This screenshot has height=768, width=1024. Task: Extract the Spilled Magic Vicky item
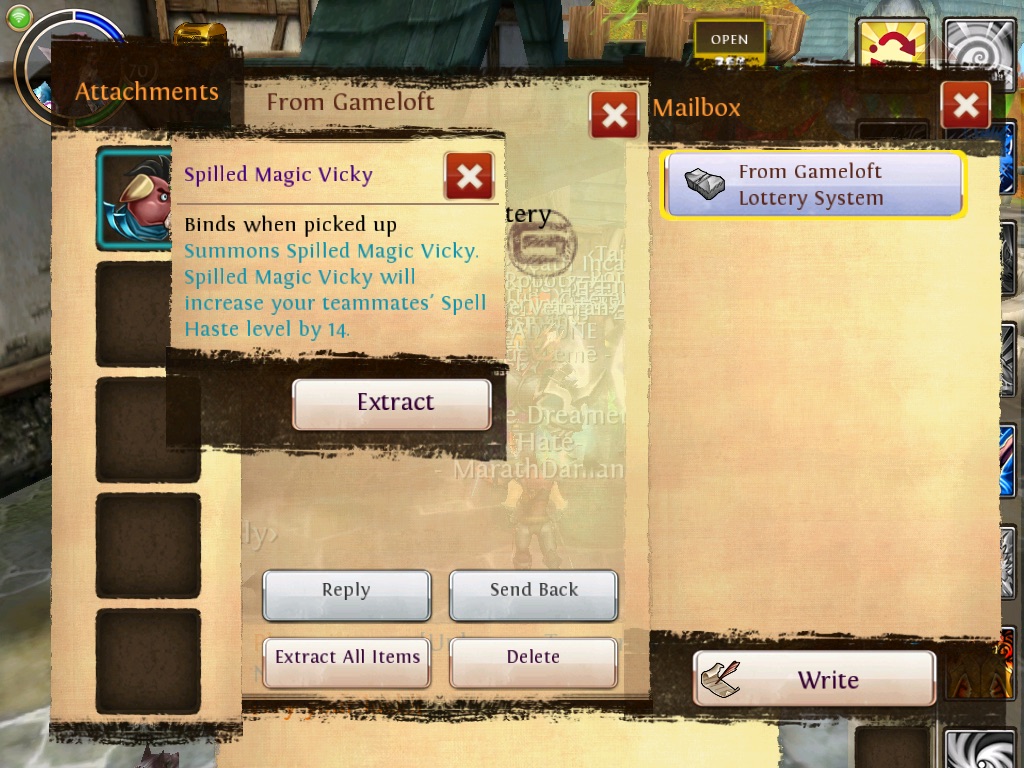tap(391, 403)
